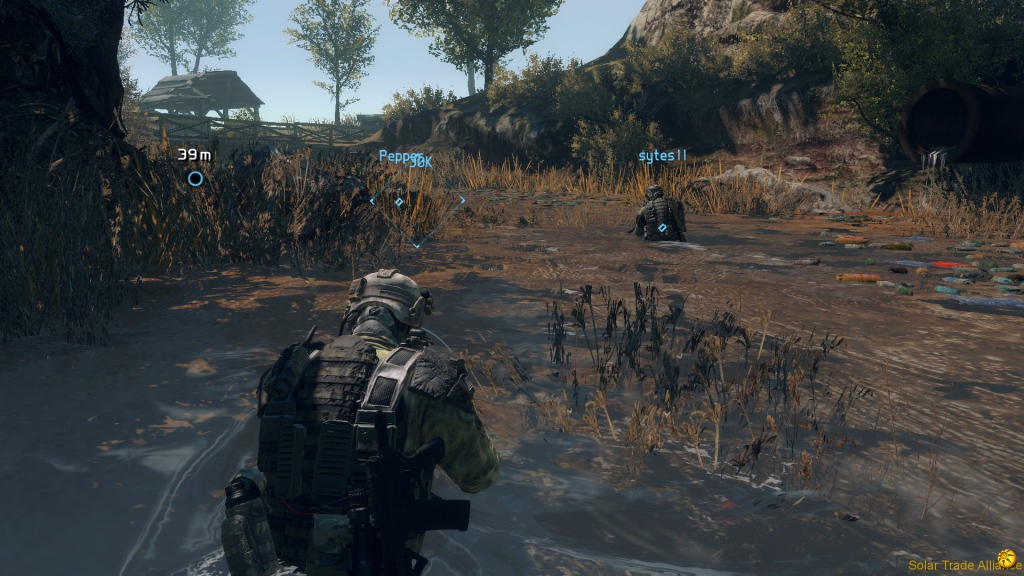Click the Solar Trade Alliance watermark logo
The height and width of the screenshot is (576, 1024).
[1006, 558]
